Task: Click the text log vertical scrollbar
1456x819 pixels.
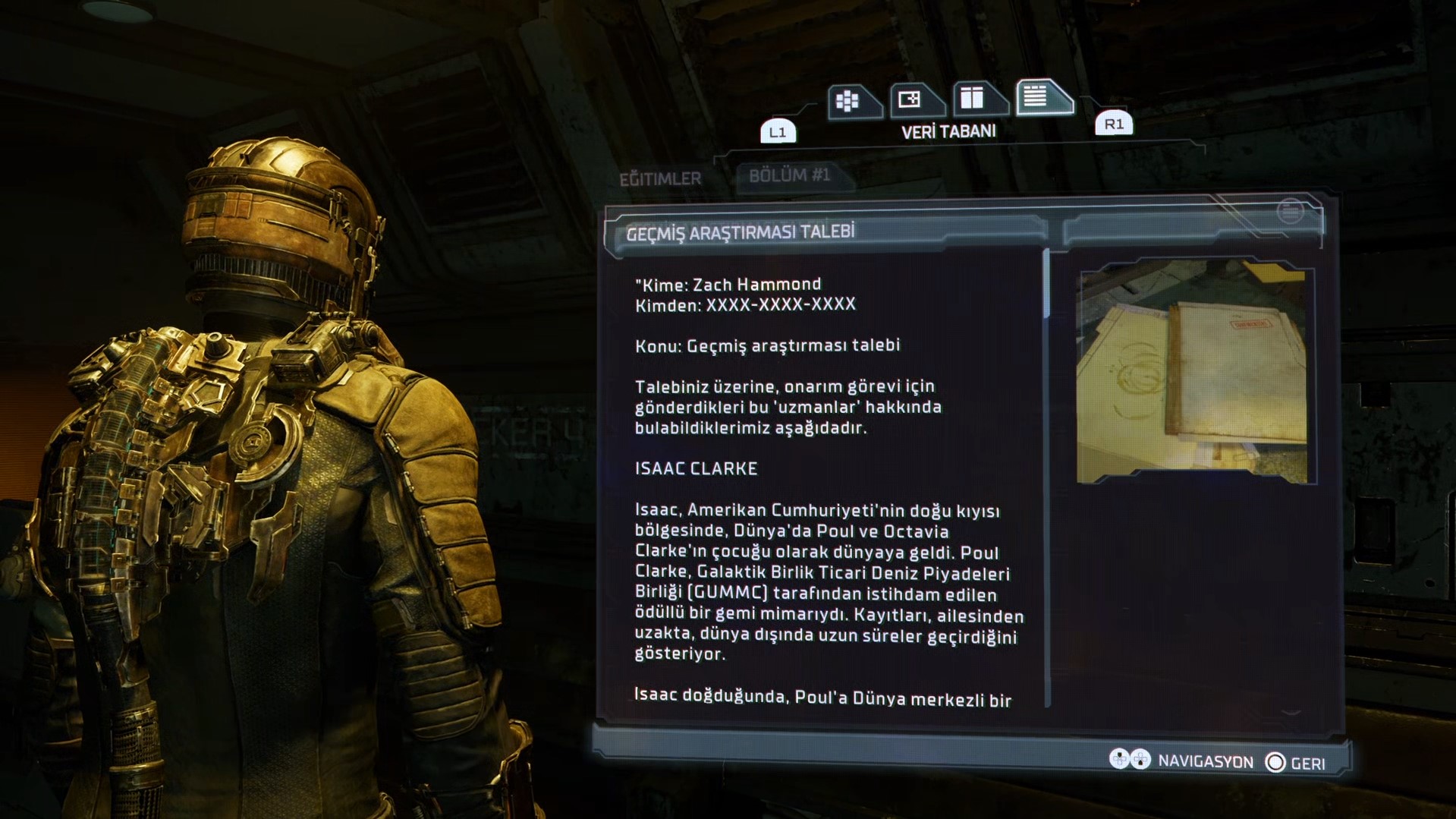Action: 1047,478
